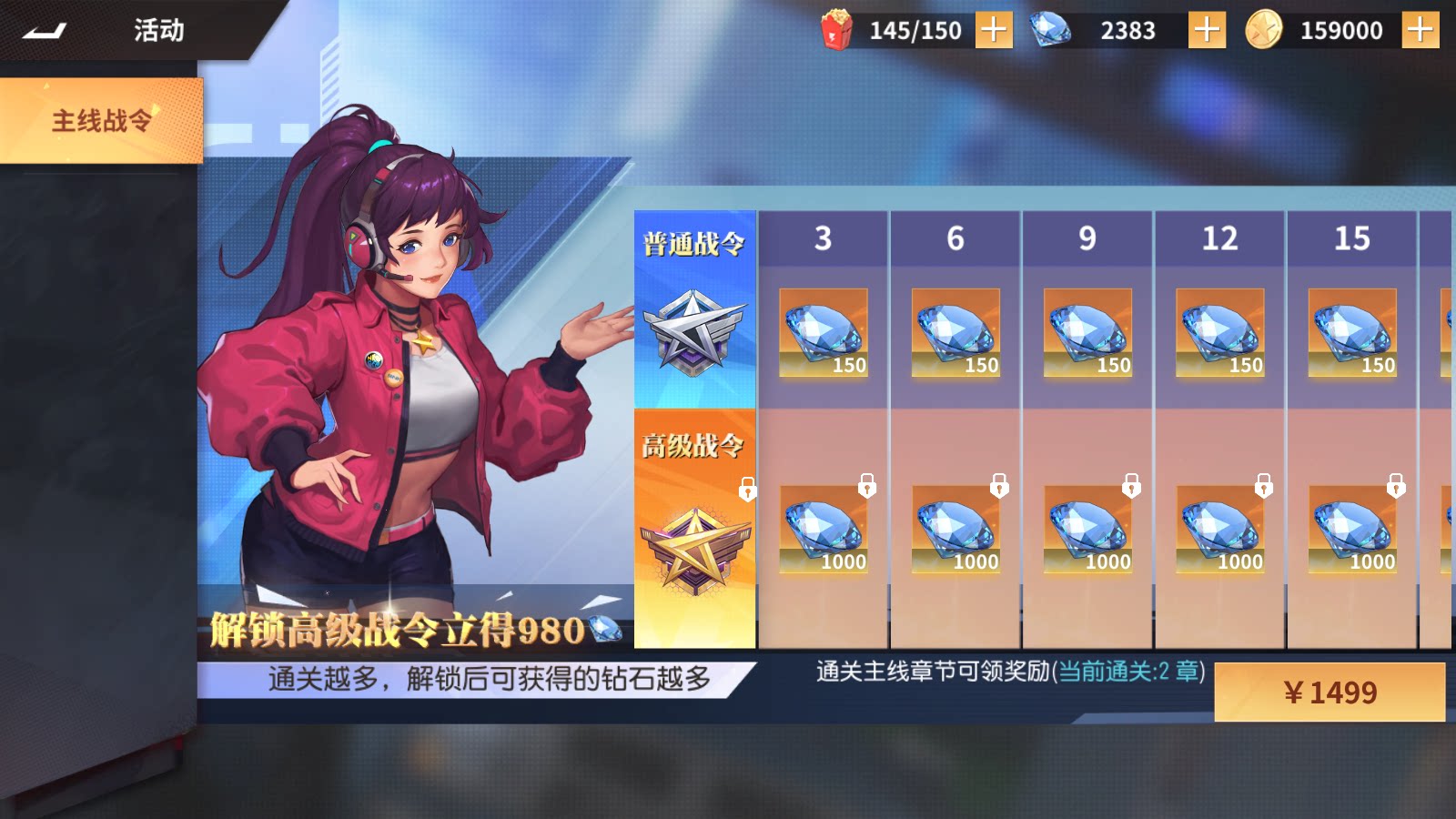Select the gold 高级战令 badge emblem
Screen dimensions: 1456x819
(x=695, y=541)
